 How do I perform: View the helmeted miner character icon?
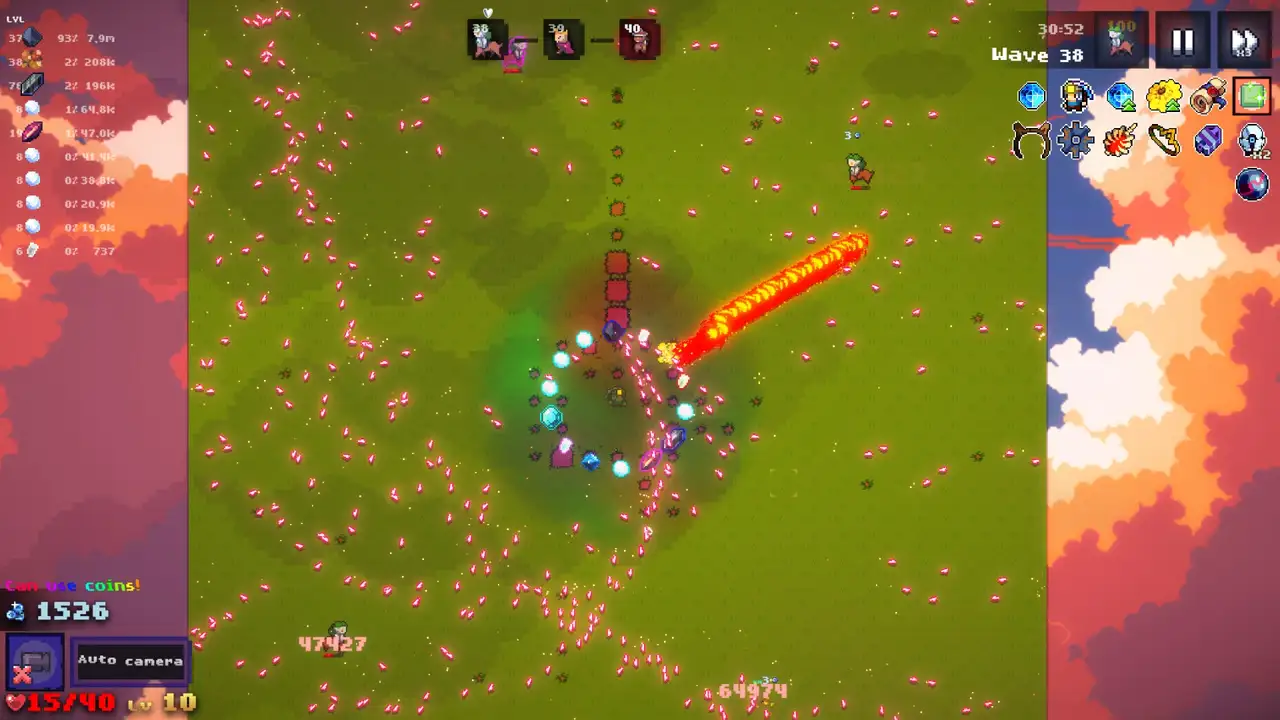coord(1076,96)
